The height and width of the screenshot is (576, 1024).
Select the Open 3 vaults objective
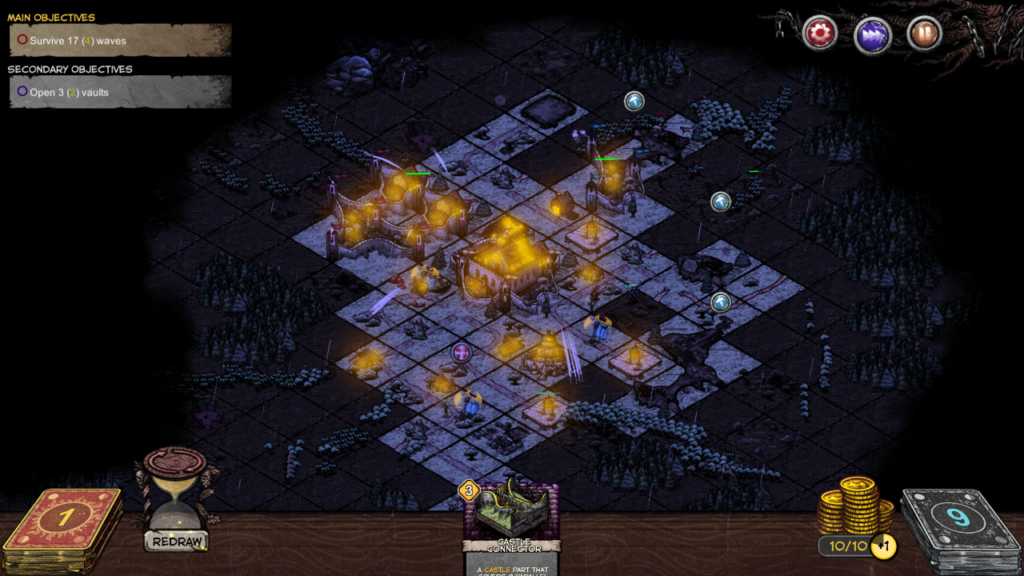tap(120, 92)
